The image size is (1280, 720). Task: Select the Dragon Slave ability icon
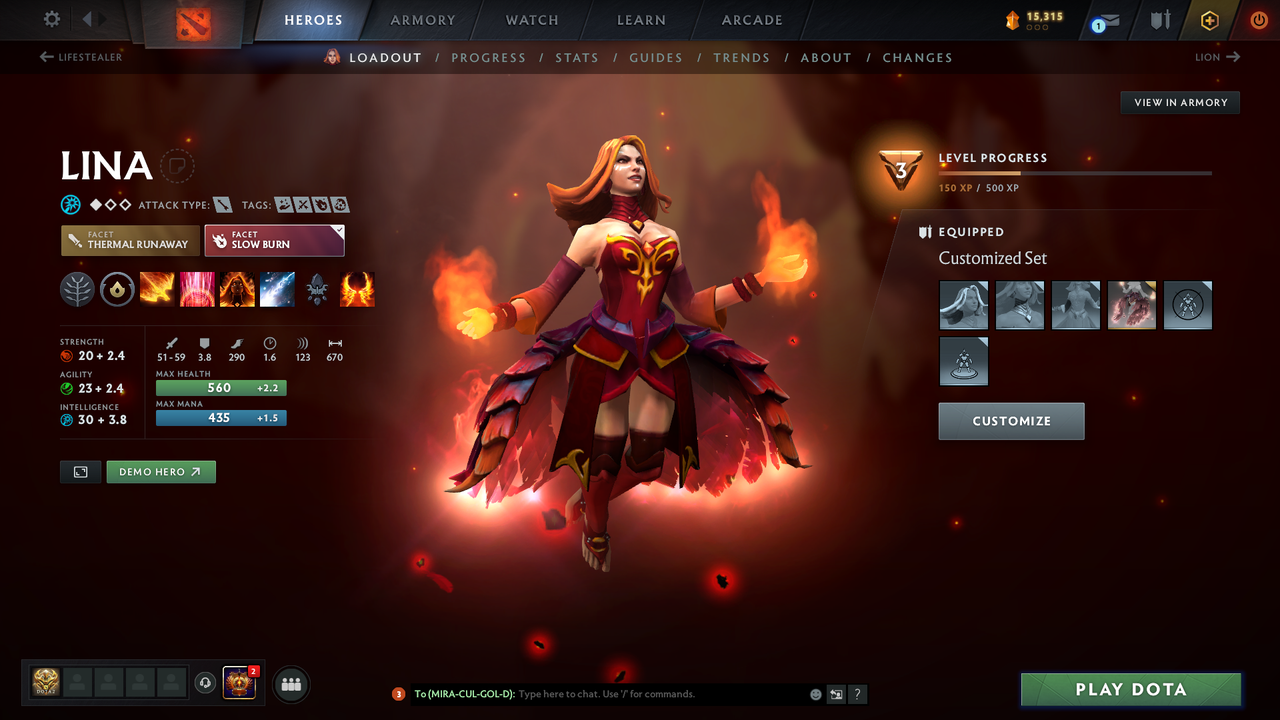point(157,289)
